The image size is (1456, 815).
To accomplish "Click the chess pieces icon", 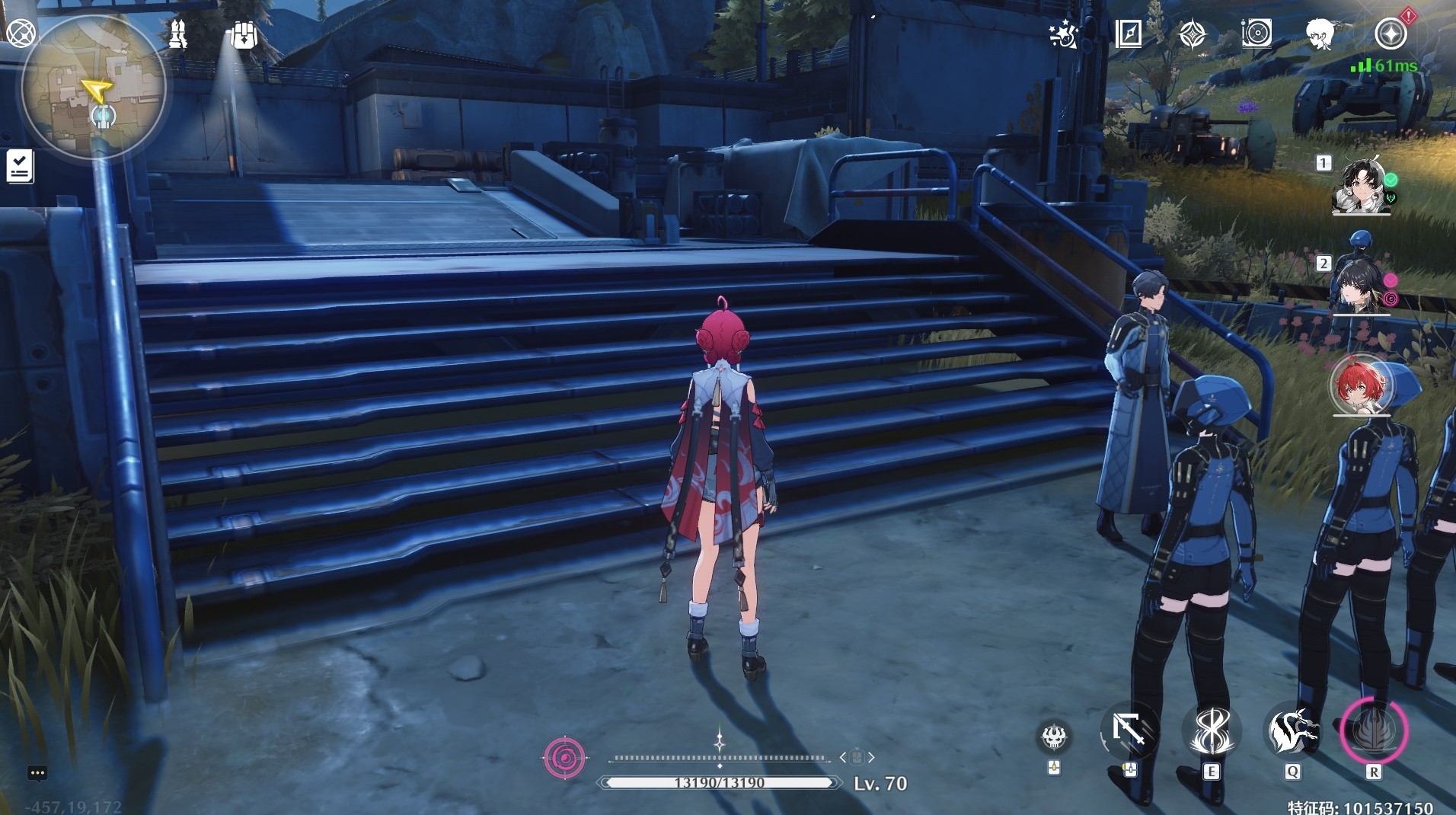I will 178,34.
